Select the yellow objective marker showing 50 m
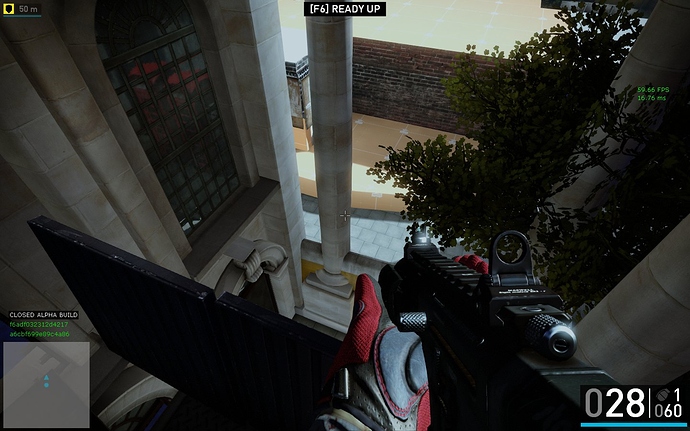The width and height of the screenshot is (690, 431). [x=9, y=9]
